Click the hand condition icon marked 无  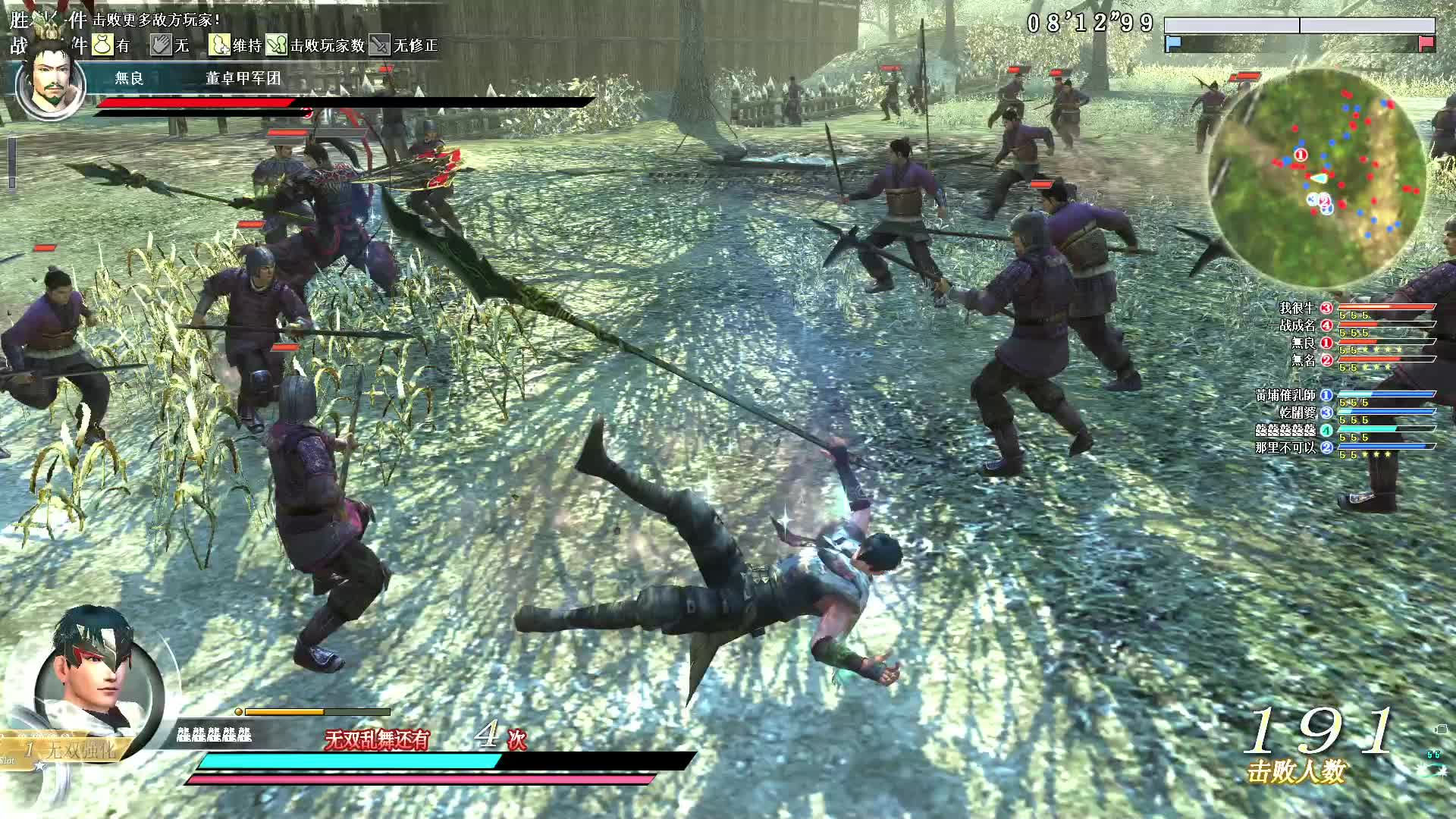(161, 45)
